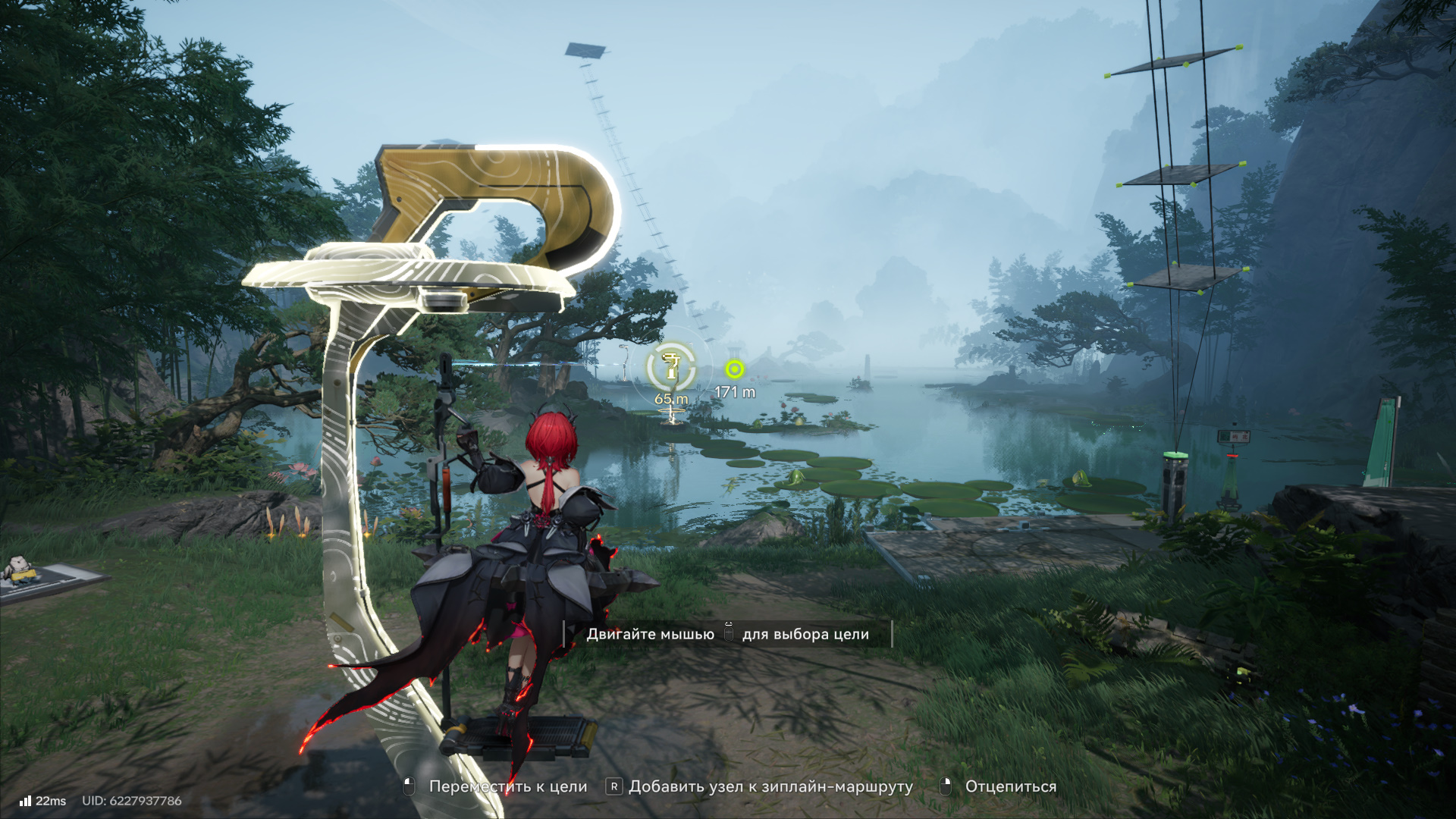
Task: Click the green waypoint marker at 171 m
Action: 734,369
